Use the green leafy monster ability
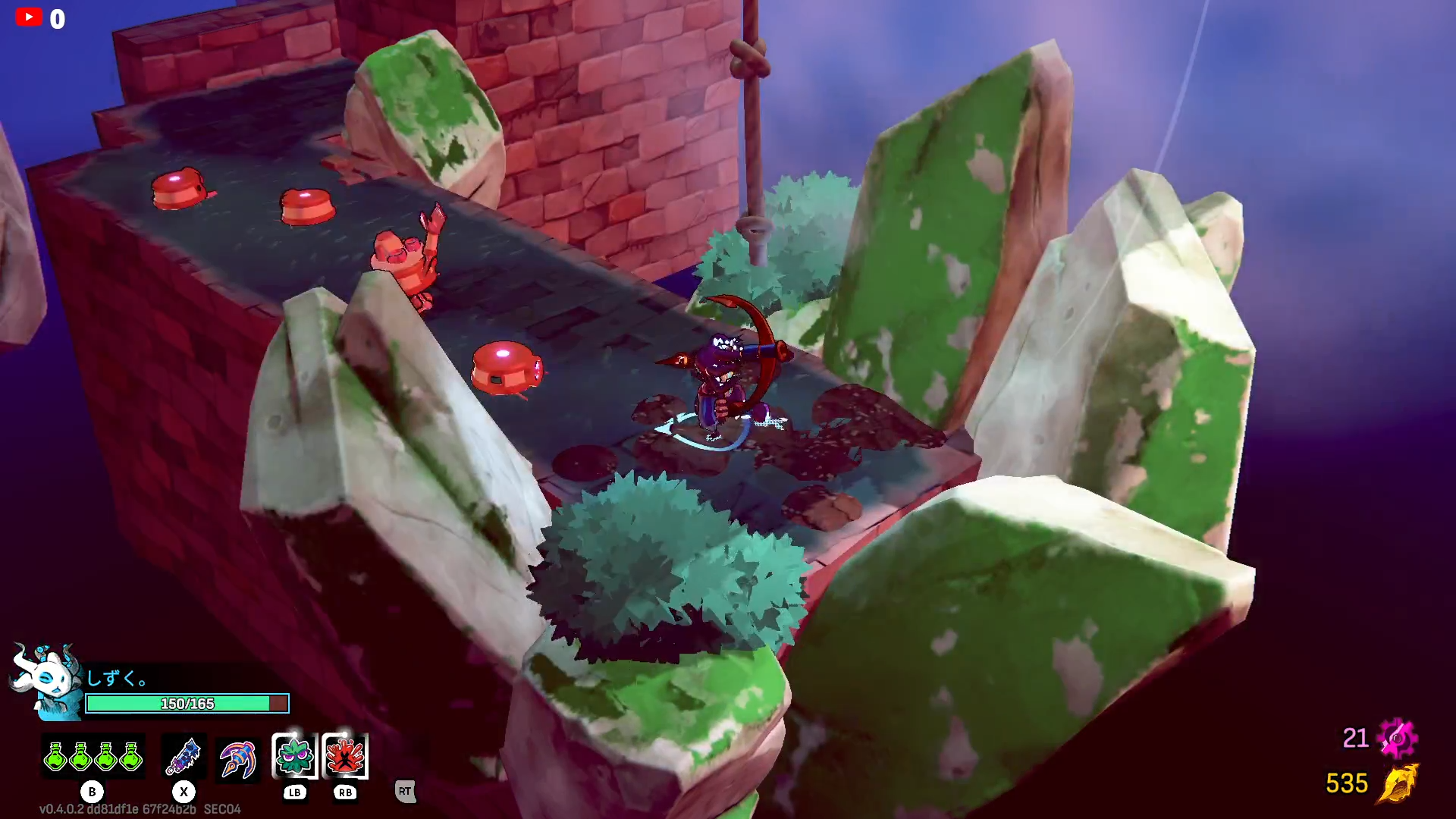 tap(294, 756)
